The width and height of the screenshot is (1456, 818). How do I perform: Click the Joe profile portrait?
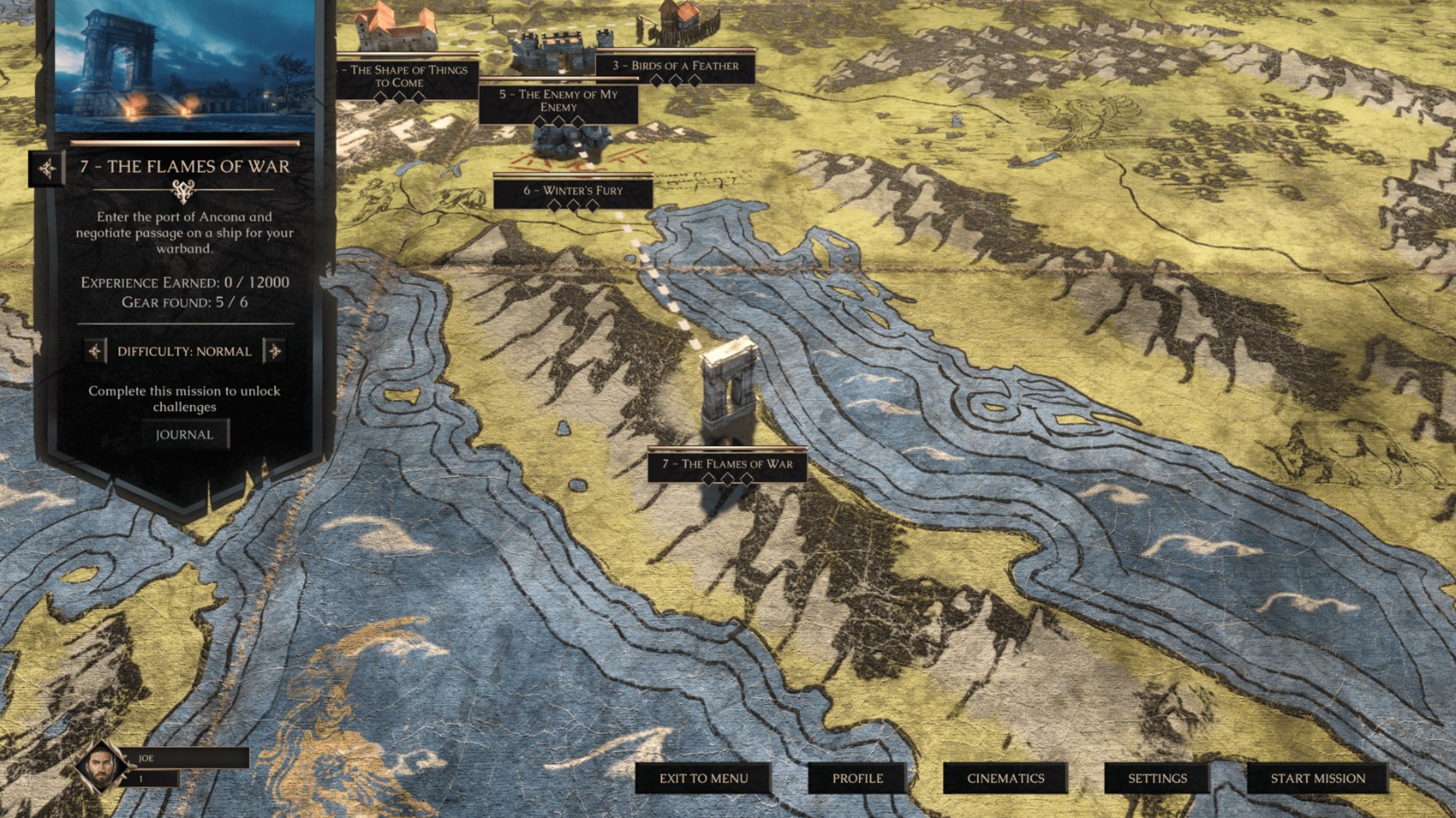tap(102, 766)
